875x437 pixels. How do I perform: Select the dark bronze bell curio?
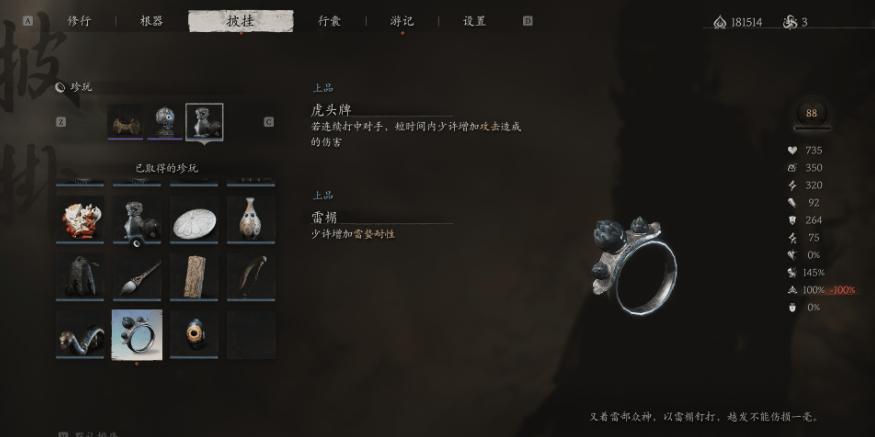point(80,274)
